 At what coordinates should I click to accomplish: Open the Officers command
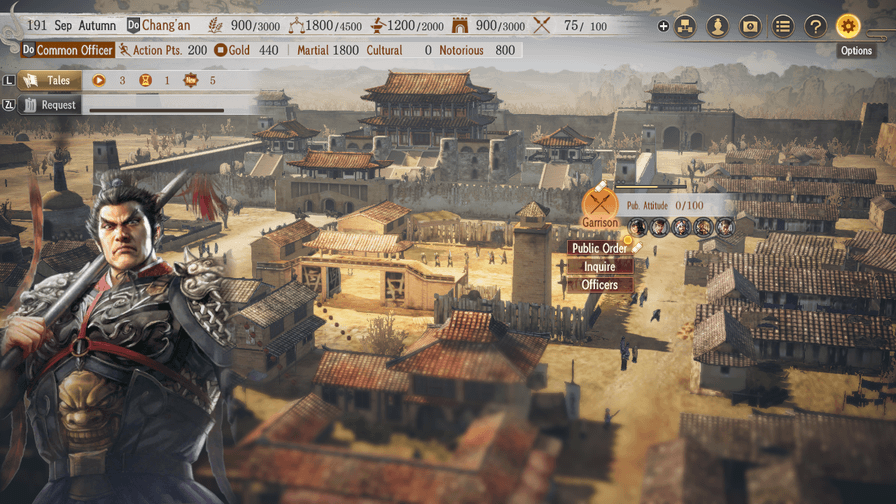[600, 285]
